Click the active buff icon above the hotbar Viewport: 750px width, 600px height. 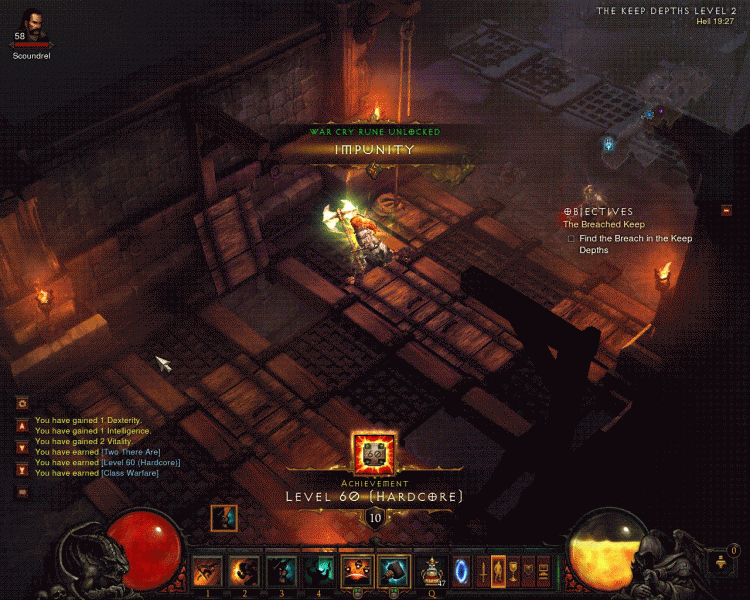[x=225, y=518]
